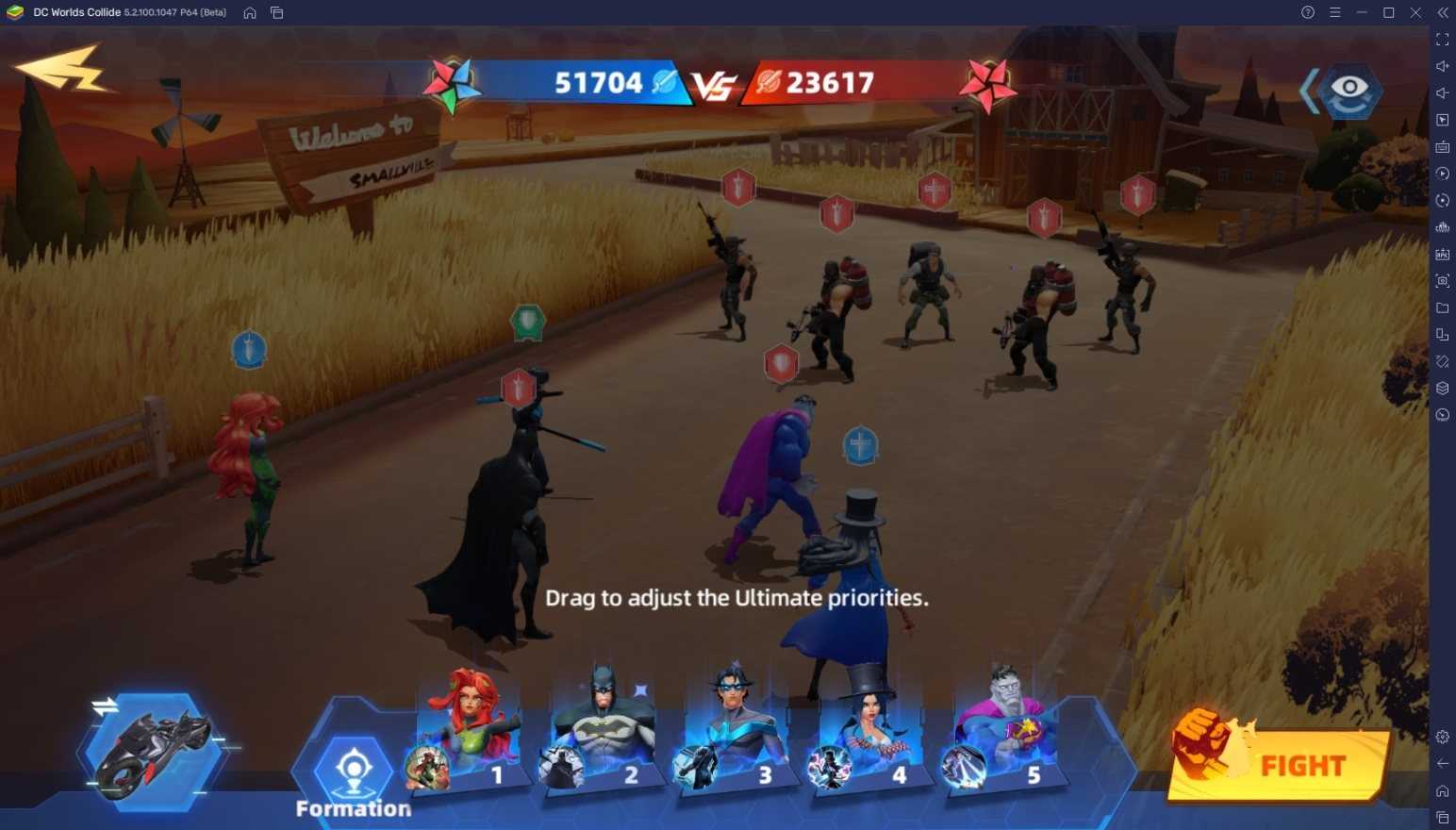This screenshot has width=1456, height=830.
Task: Open BlueStacks settings gear
Action: click(1442, 737)
